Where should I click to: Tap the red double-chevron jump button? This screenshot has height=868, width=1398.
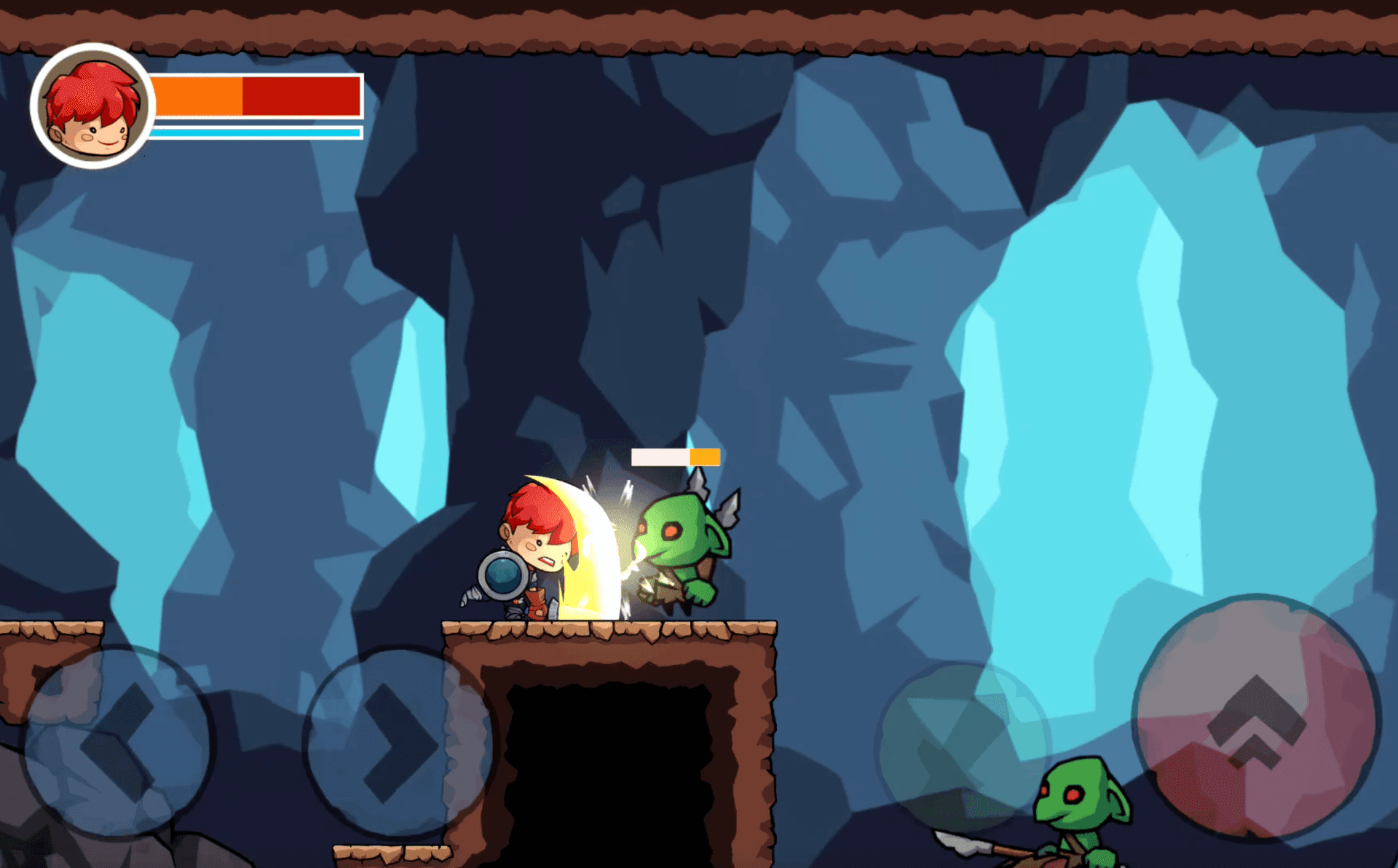tap(1256, 718)
